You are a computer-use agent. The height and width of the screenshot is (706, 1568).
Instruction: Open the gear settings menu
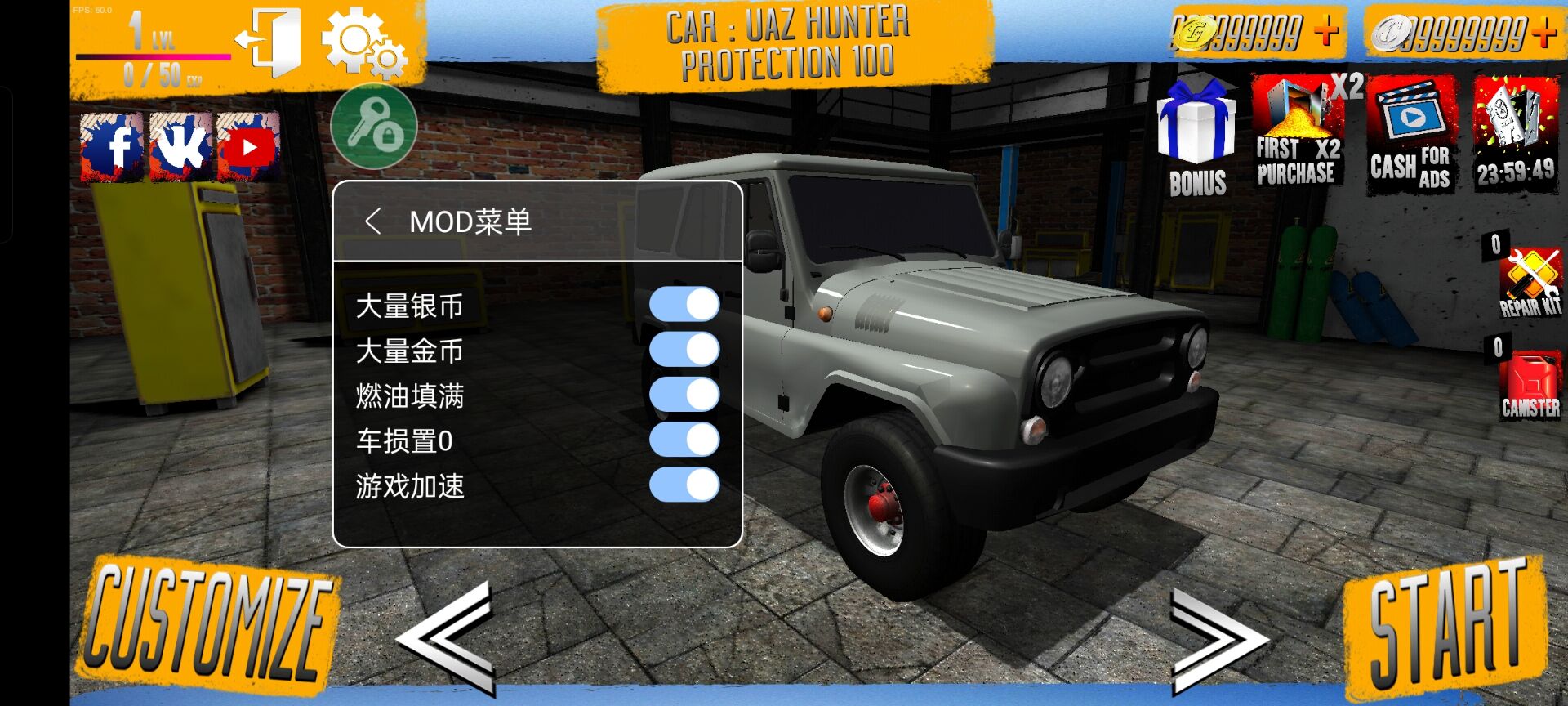pos(364,43)
